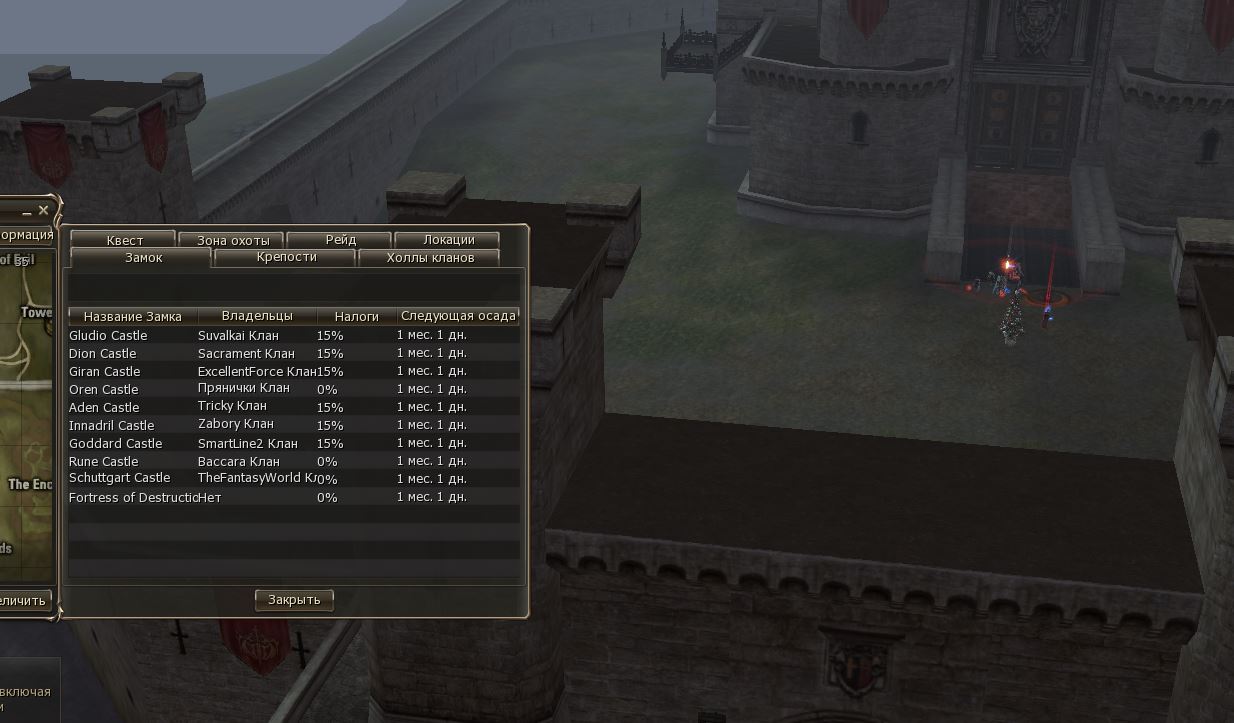
Task: Open the Крепости tab
Action: pos(286,258)
